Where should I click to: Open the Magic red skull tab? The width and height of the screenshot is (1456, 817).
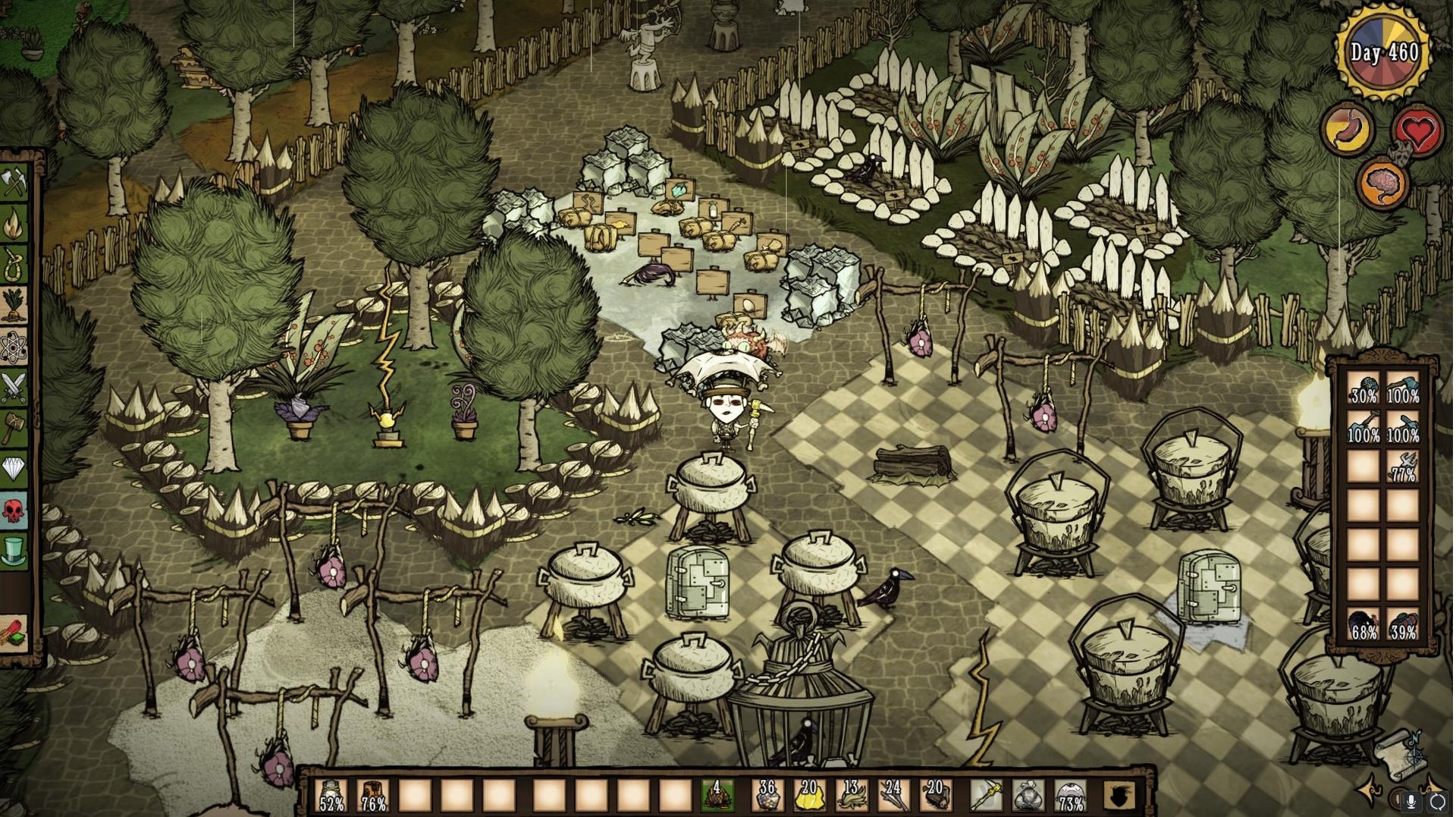pos(14,511)
